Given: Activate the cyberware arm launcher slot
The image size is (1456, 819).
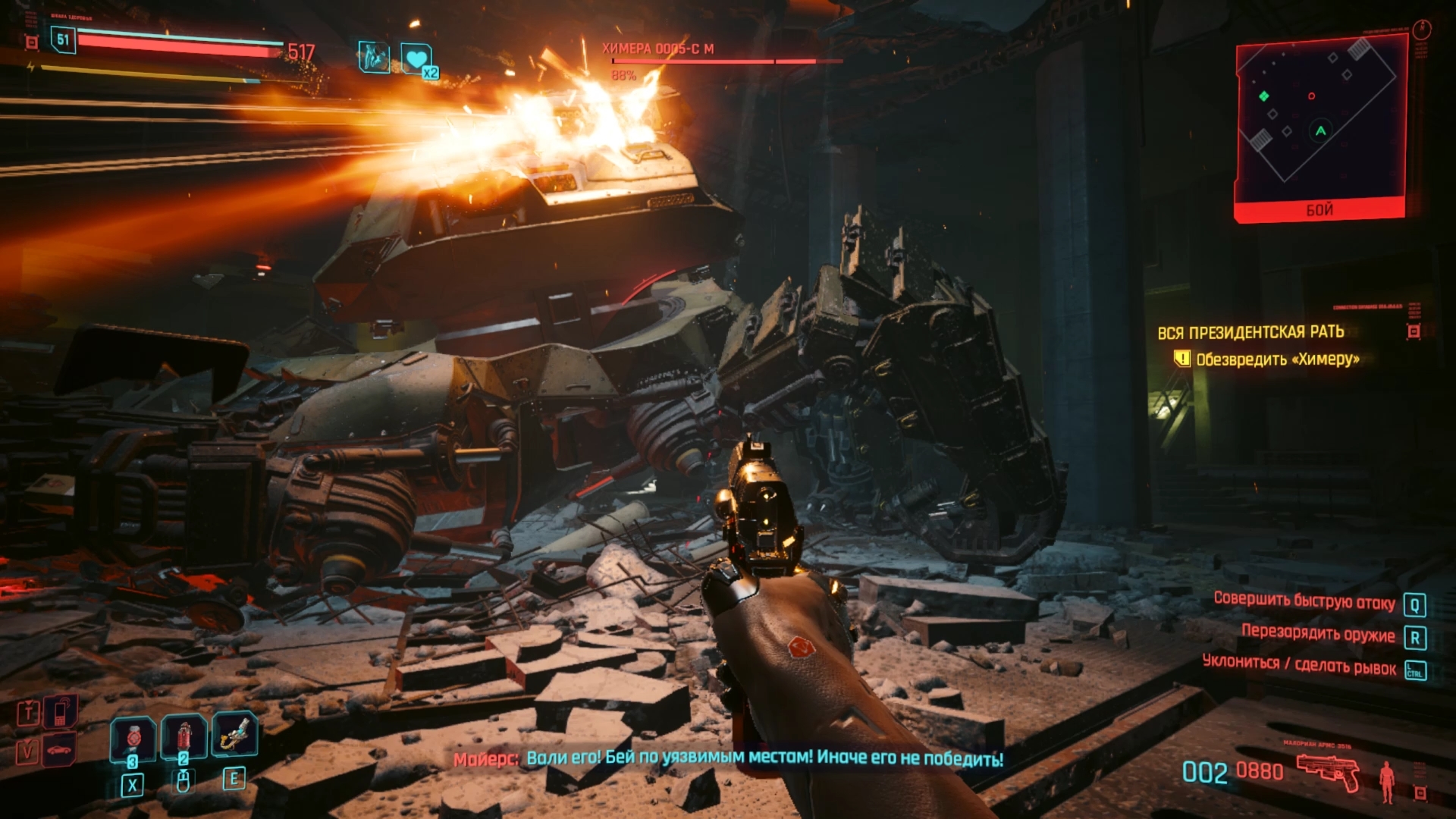Looking at the screenshot, I should point(235,734).
